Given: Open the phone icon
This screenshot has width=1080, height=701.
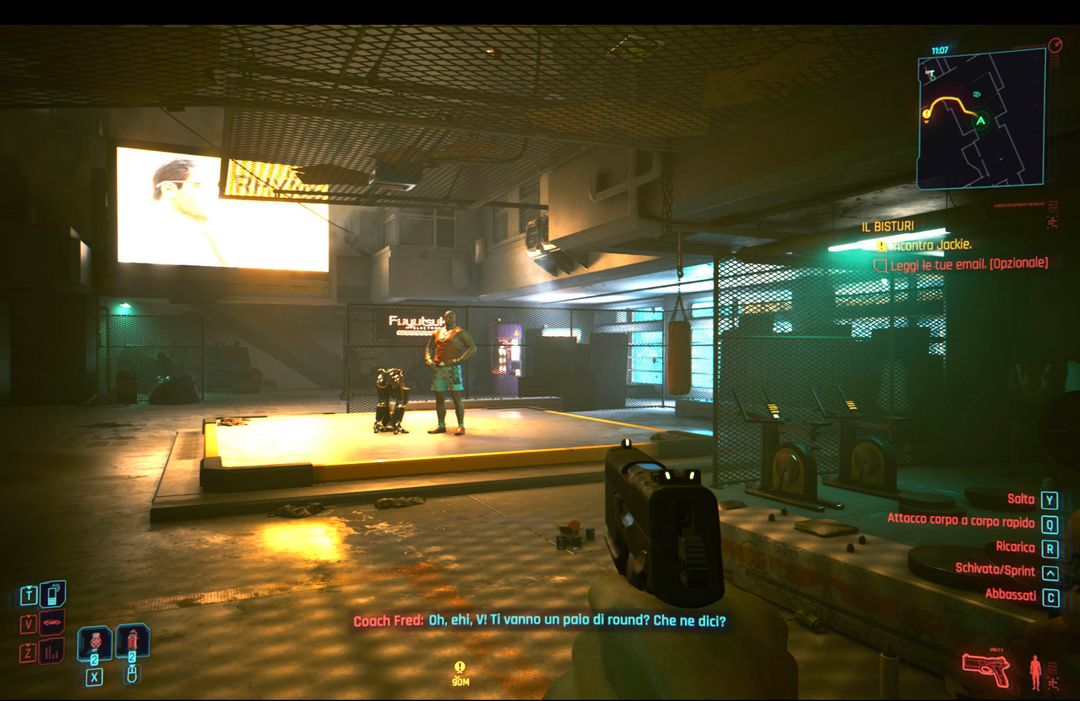Looking at the screenshot, I should point(52,595).
